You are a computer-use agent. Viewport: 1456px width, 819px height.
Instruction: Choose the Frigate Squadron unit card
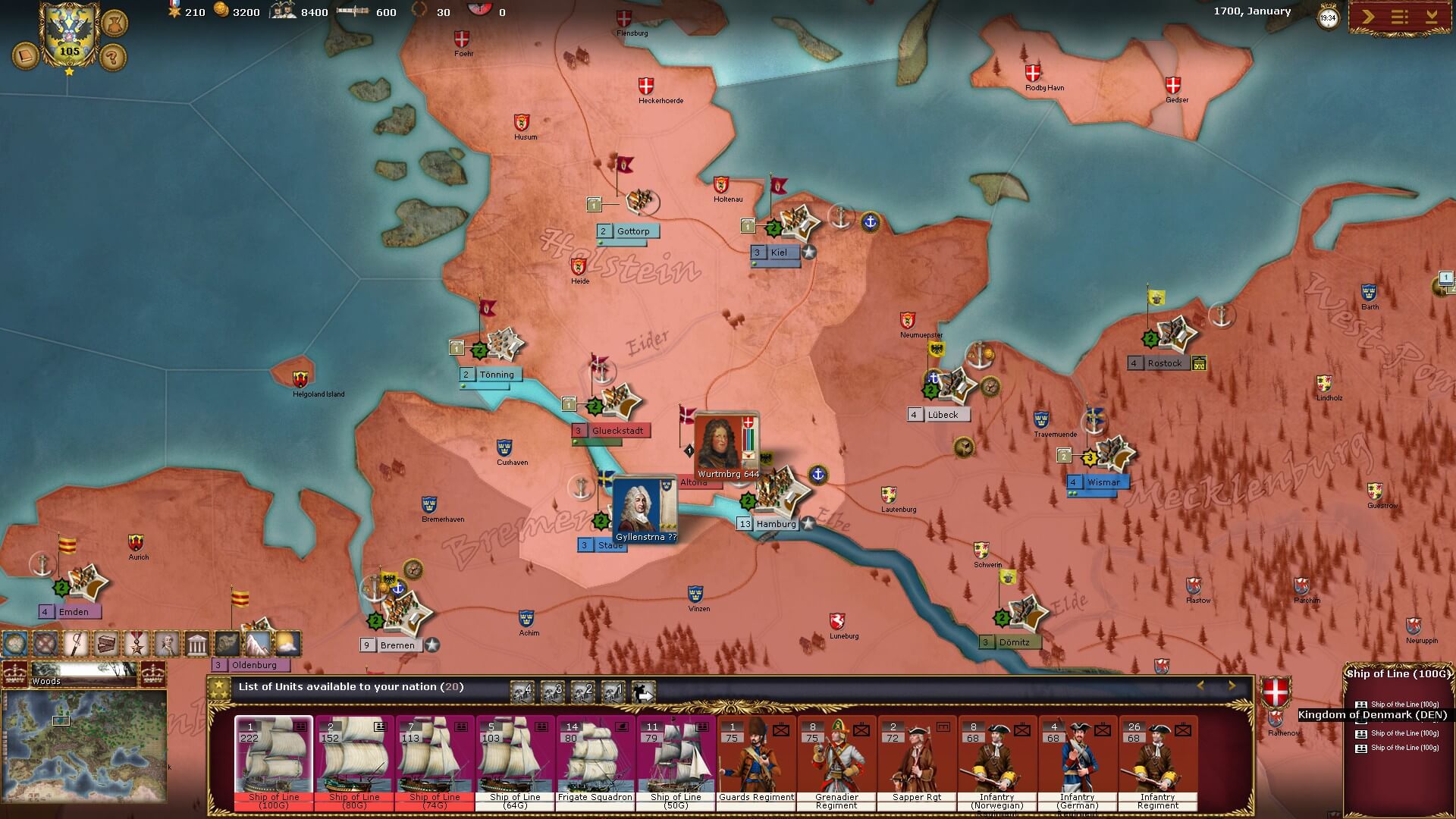tap(595, 762)
